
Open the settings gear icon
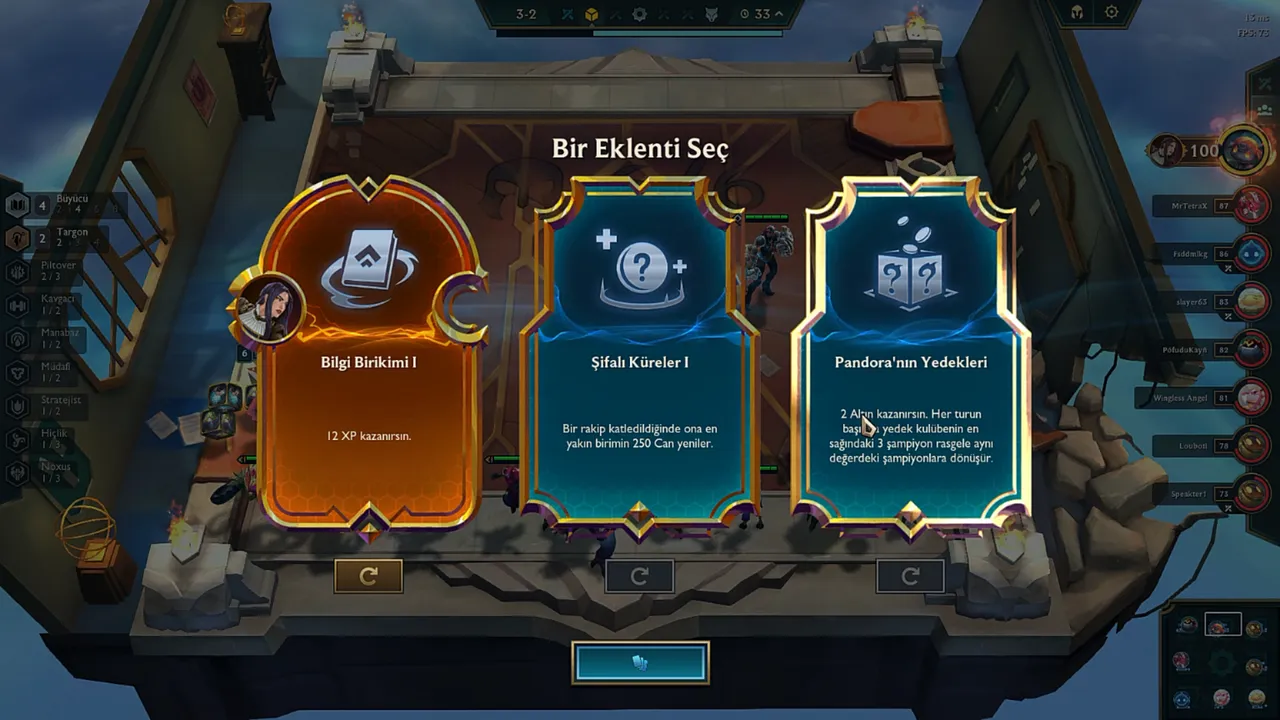pyautogui.click(x=1112, y=13)
